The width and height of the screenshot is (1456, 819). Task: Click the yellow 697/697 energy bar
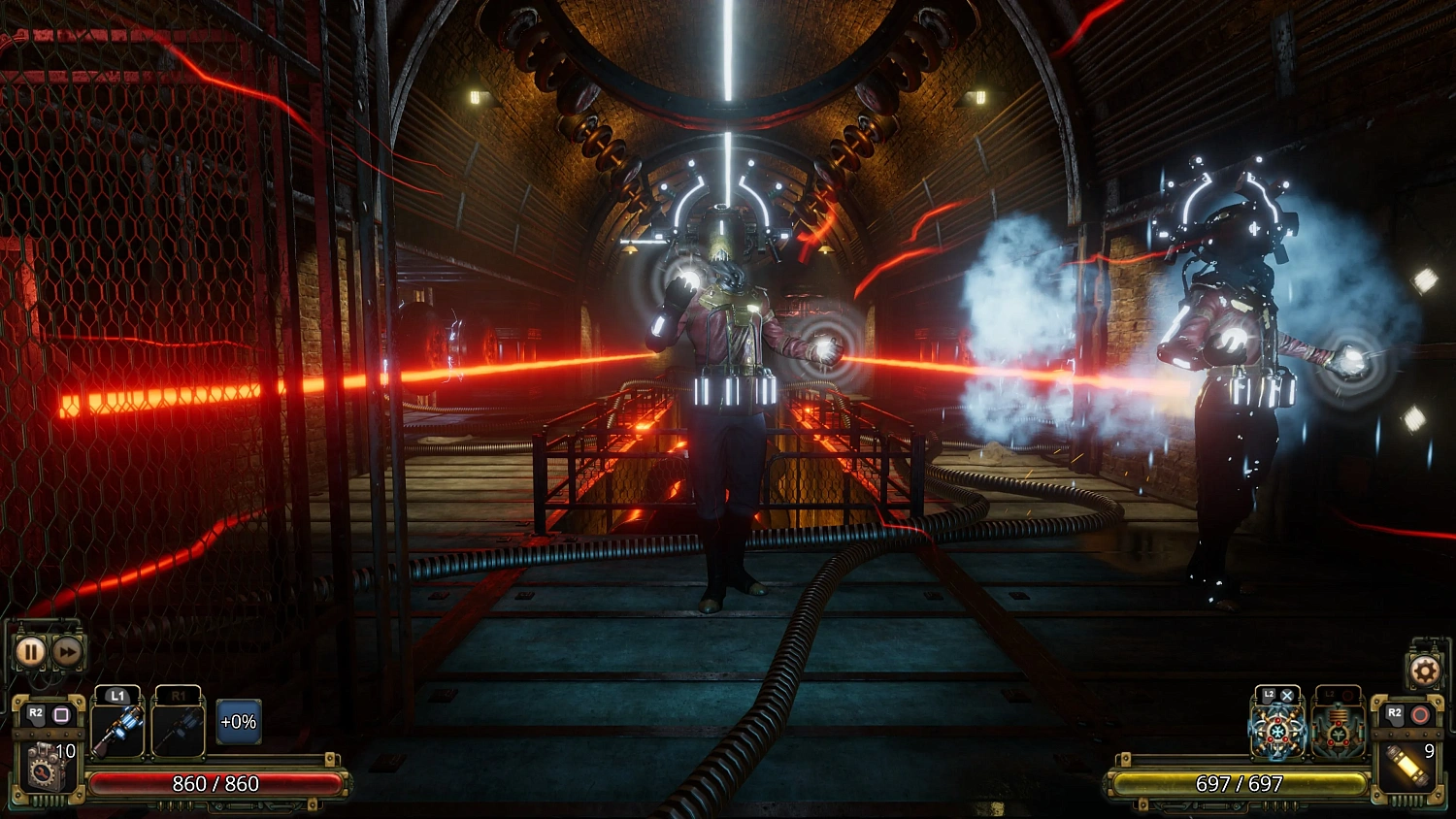pos(1241,784)
